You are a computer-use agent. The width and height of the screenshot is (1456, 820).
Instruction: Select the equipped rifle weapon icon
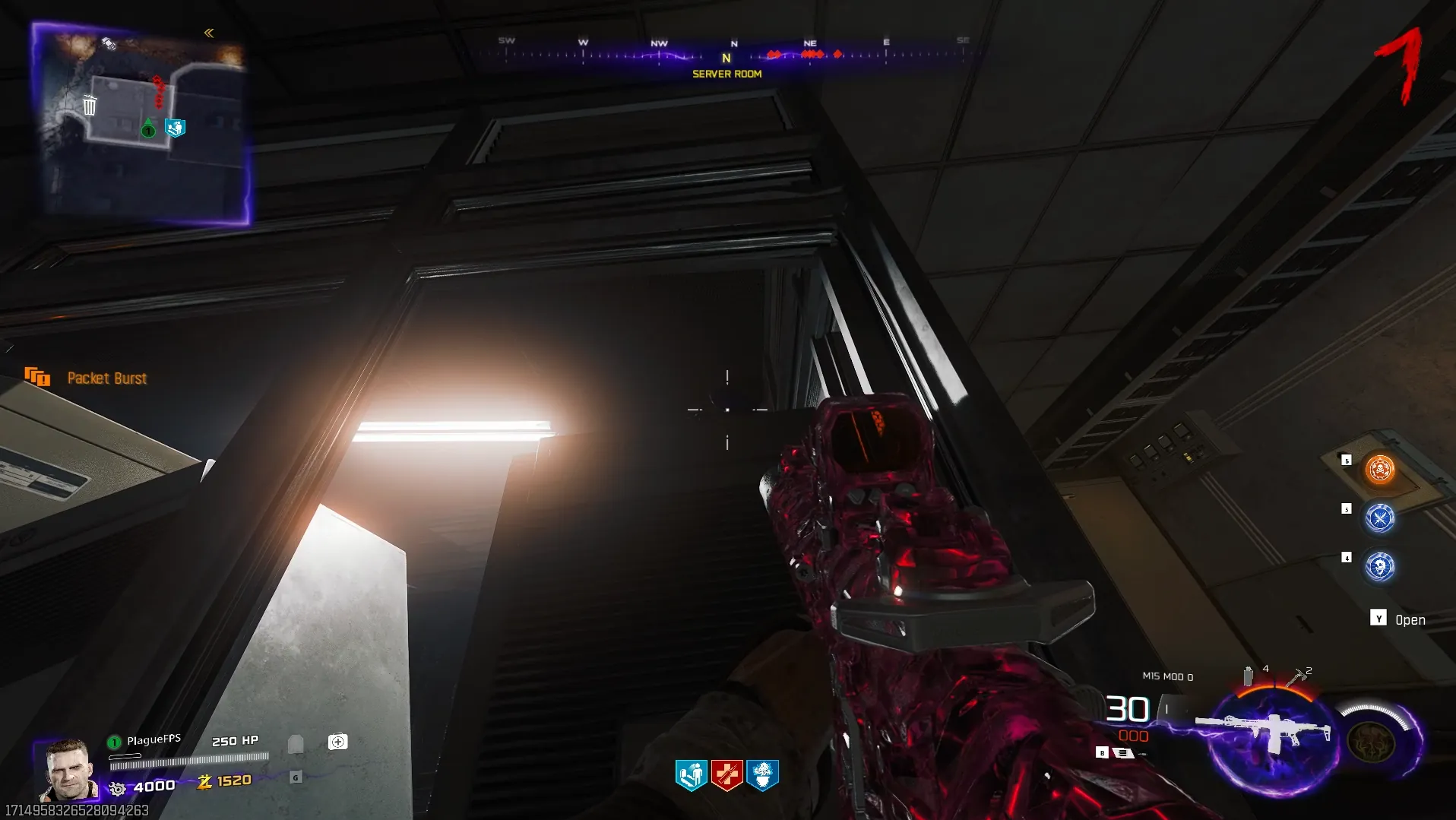coord(1265,732)
